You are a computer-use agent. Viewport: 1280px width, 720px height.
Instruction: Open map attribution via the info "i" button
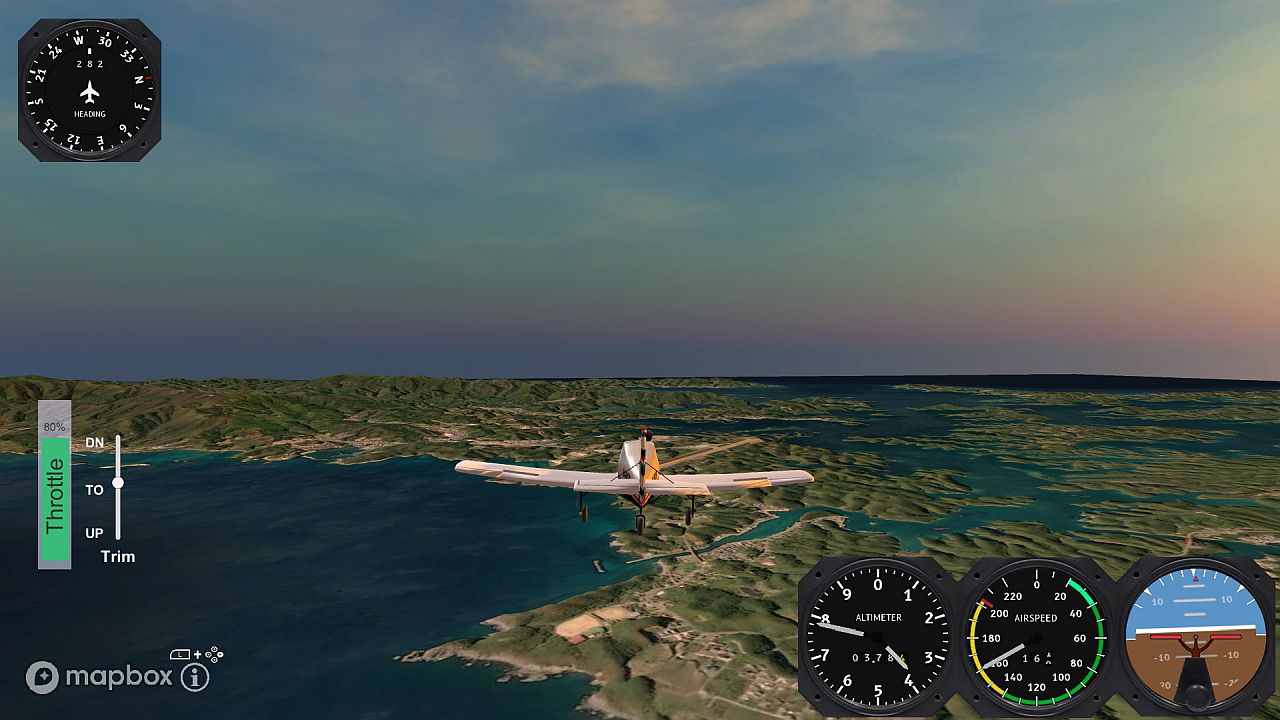[x=195, y=677]
